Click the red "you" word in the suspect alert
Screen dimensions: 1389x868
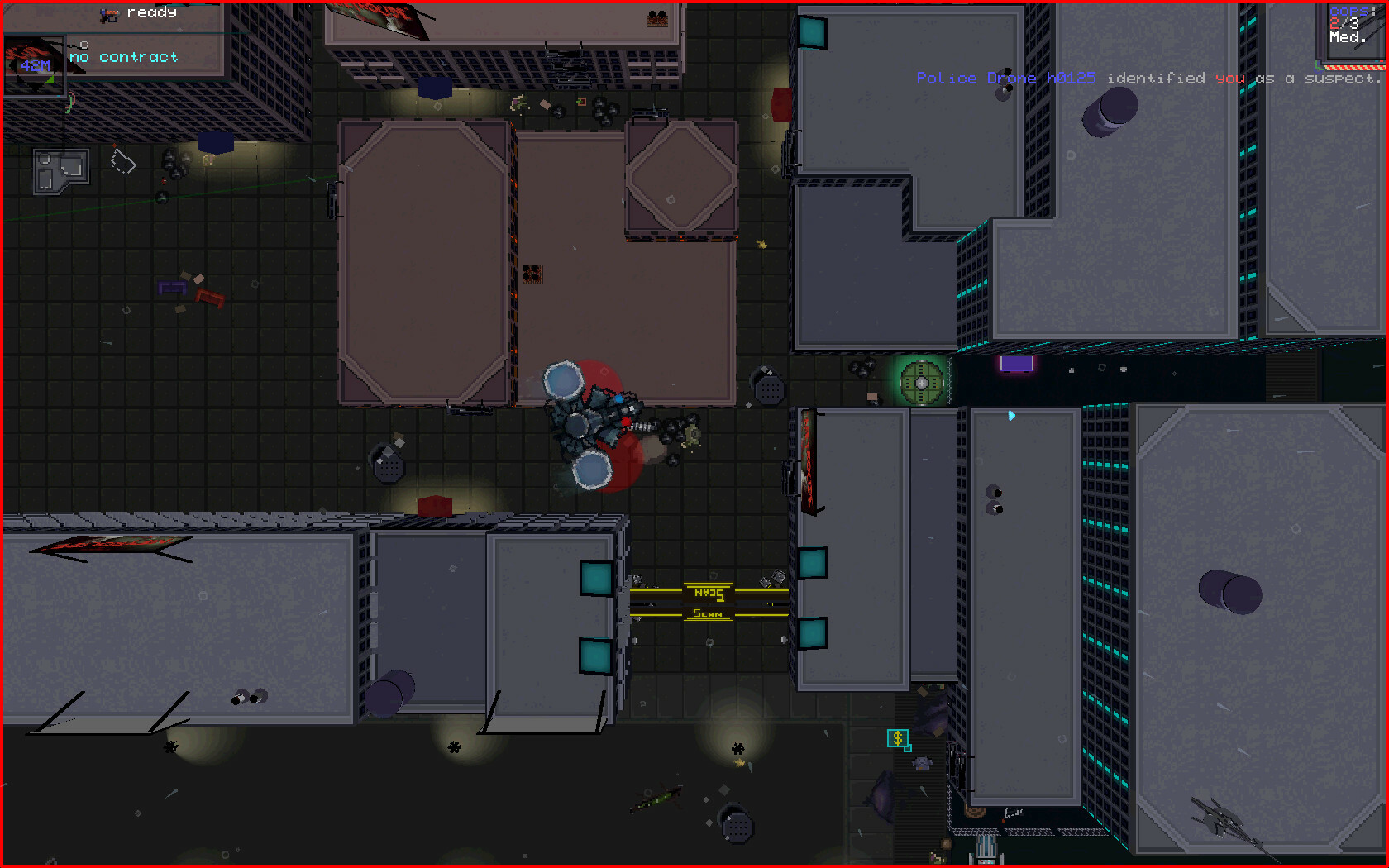pyautogui.click(x=1229, y=78)
